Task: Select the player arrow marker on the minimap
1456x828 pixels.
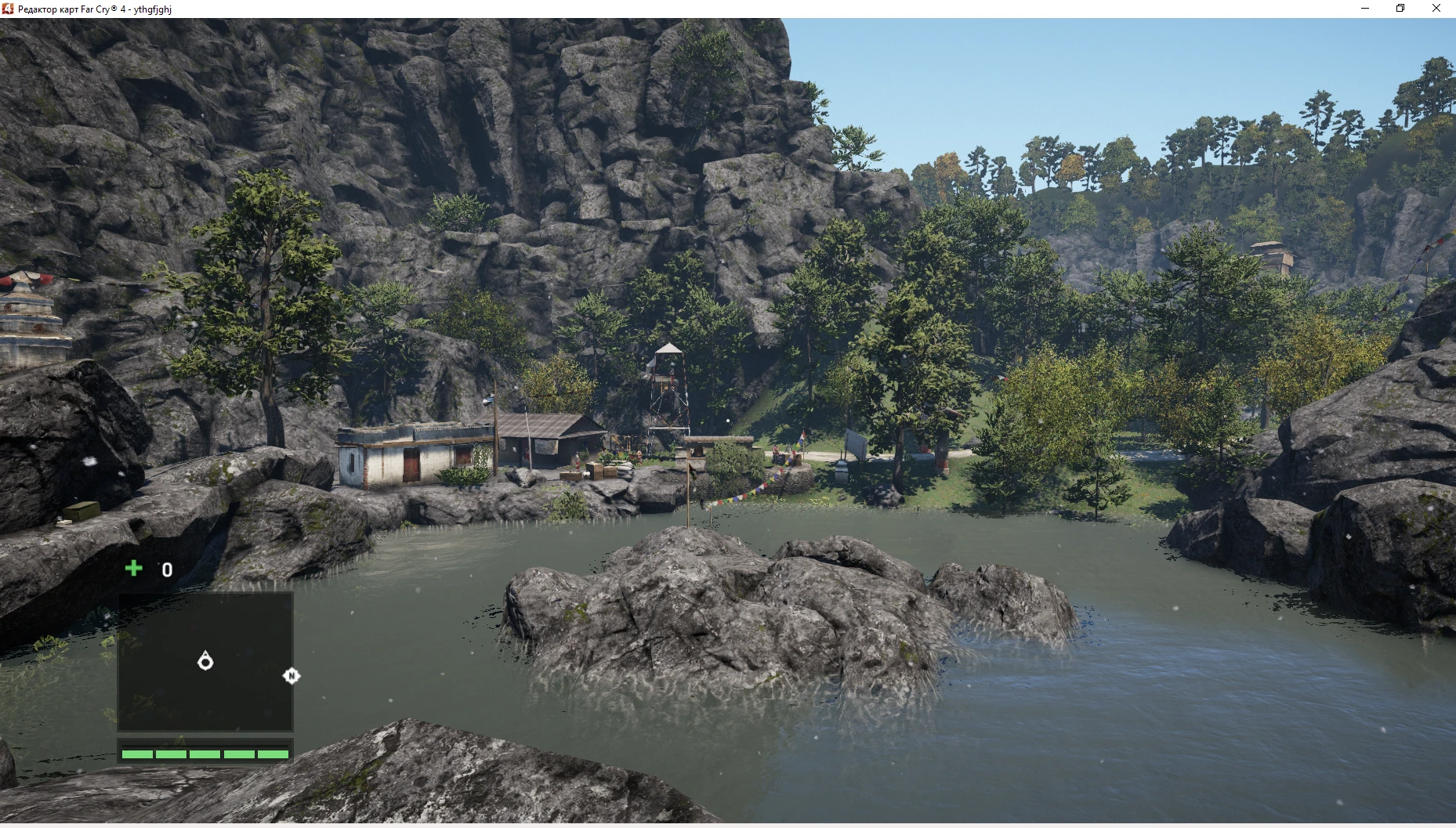Action: pos(205,662)
